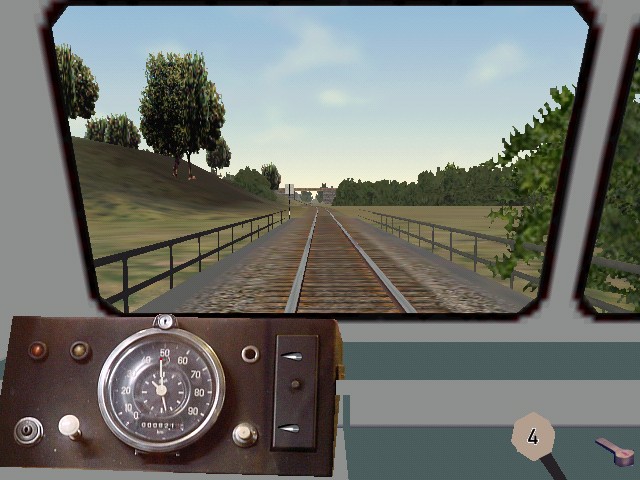Click the red indicator lamp on the panel
The height and width of the screenshot is (480, 640).
tap(38, 351)
